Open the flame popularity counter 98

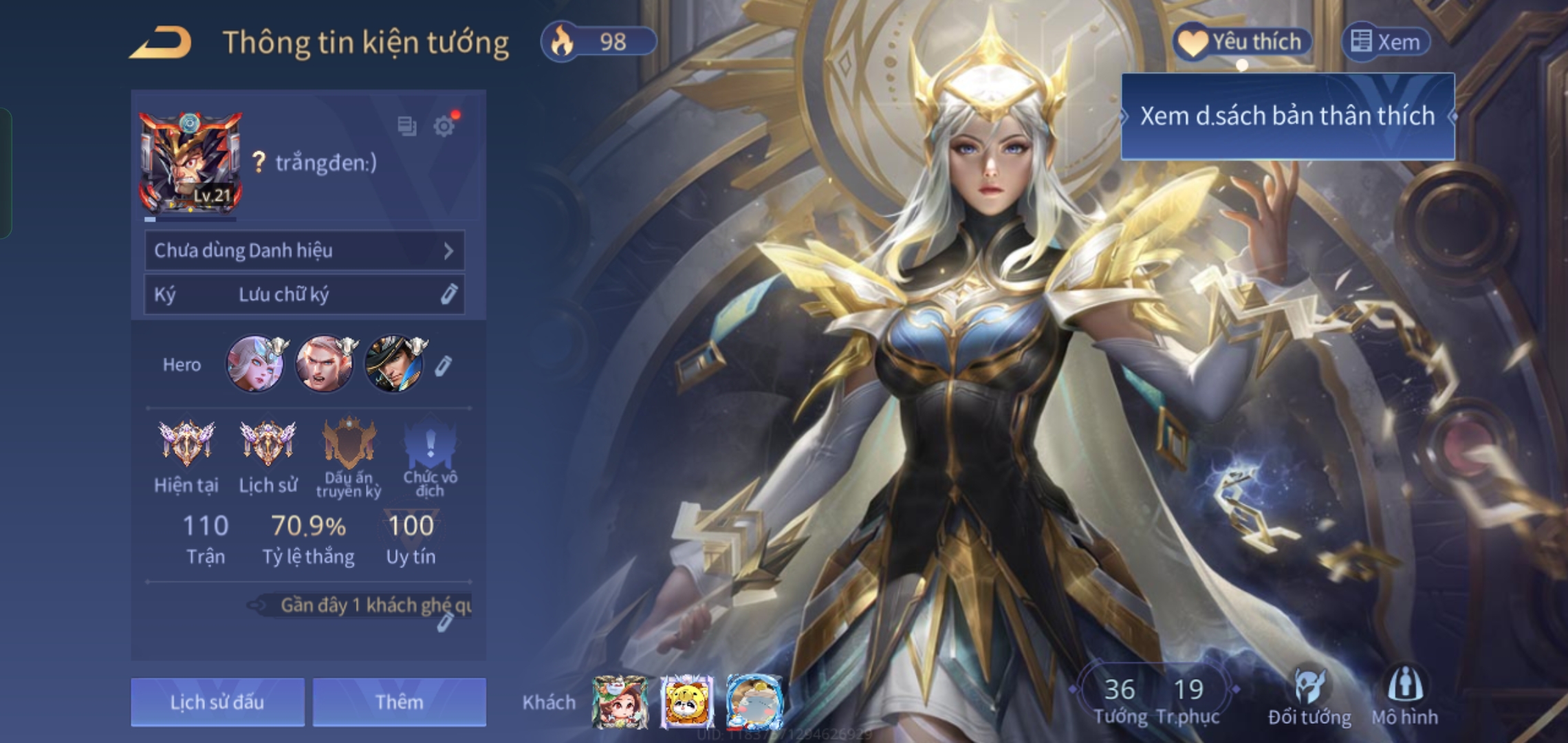(598, 42)
